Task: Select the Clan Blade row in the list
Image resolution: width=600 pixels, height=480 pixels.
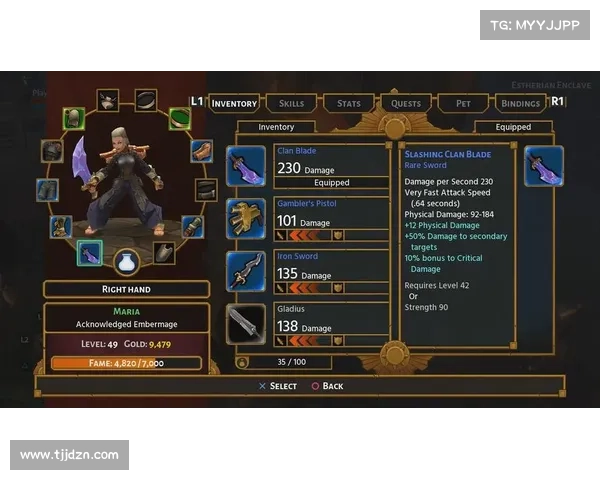Action: click(x=310, y=167)
